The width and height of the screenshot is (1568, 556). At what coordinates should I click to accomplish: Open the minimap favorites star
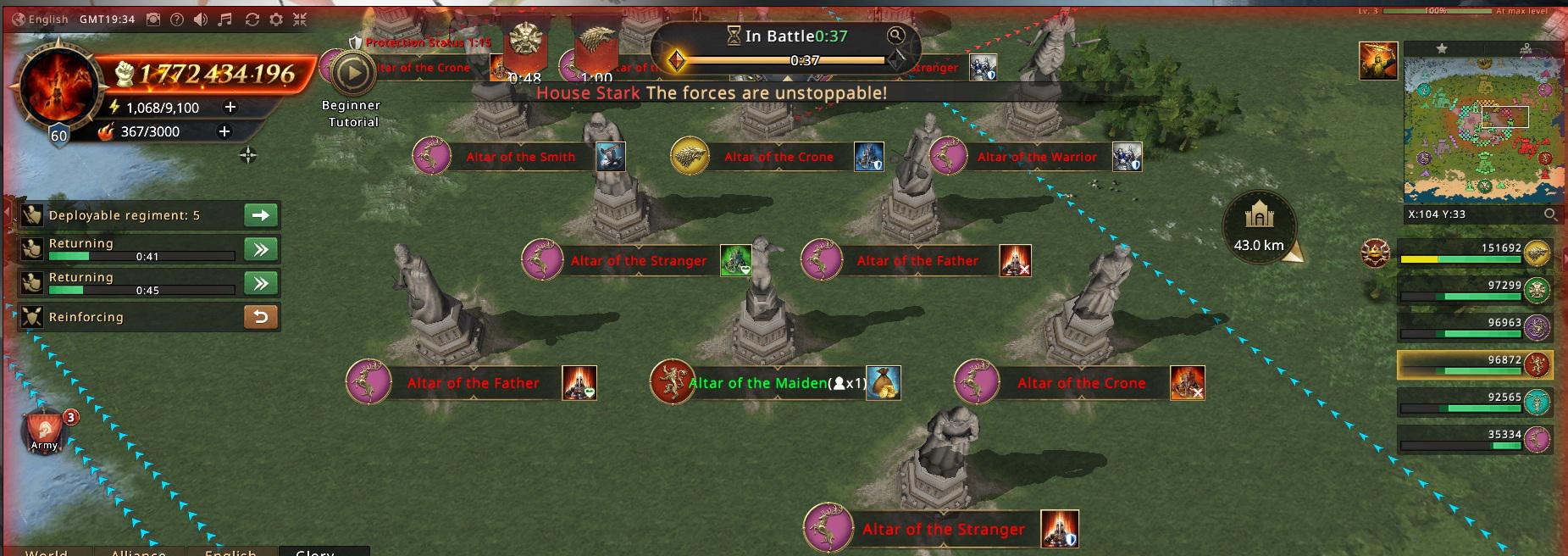click(x=1442, y=49)
